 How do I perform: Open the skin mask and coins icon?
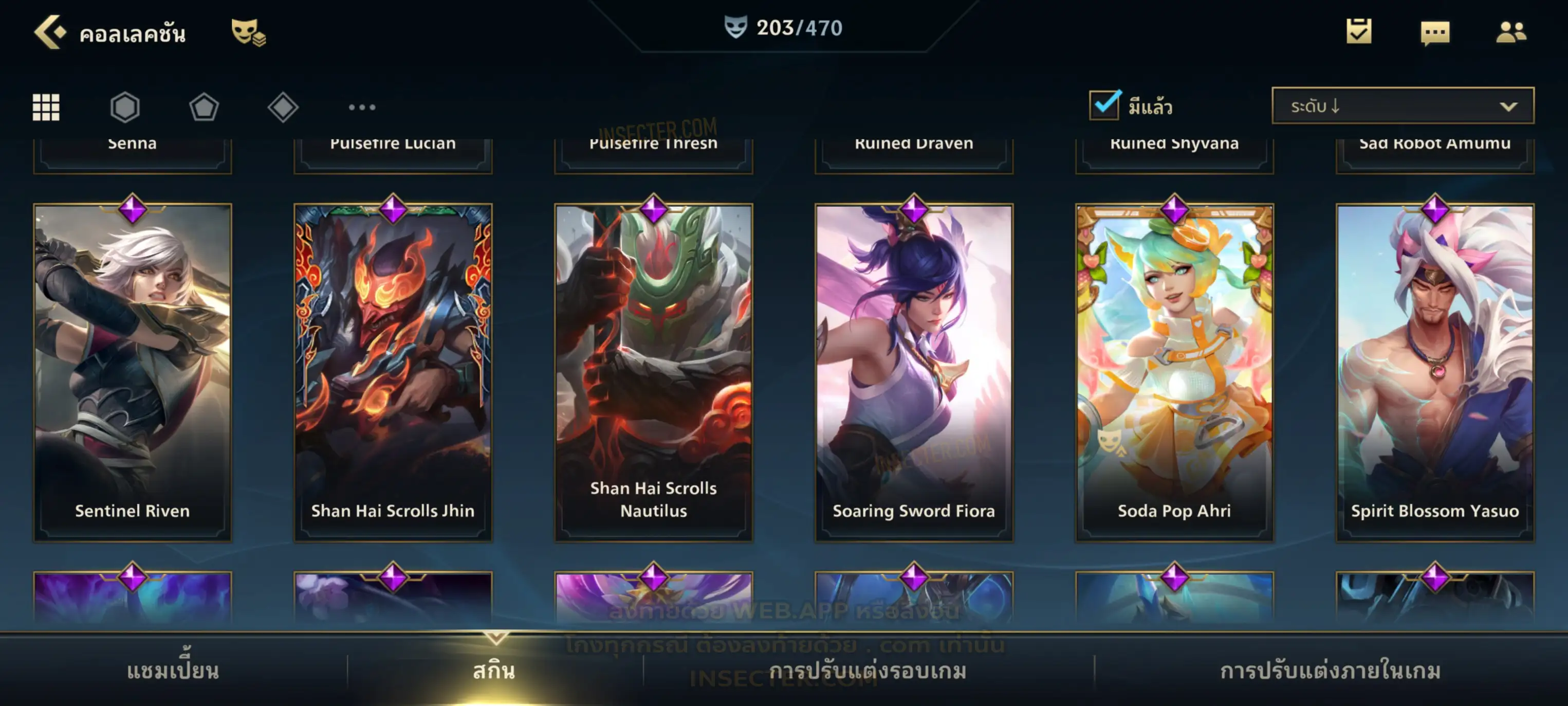[x=248, y=32]
